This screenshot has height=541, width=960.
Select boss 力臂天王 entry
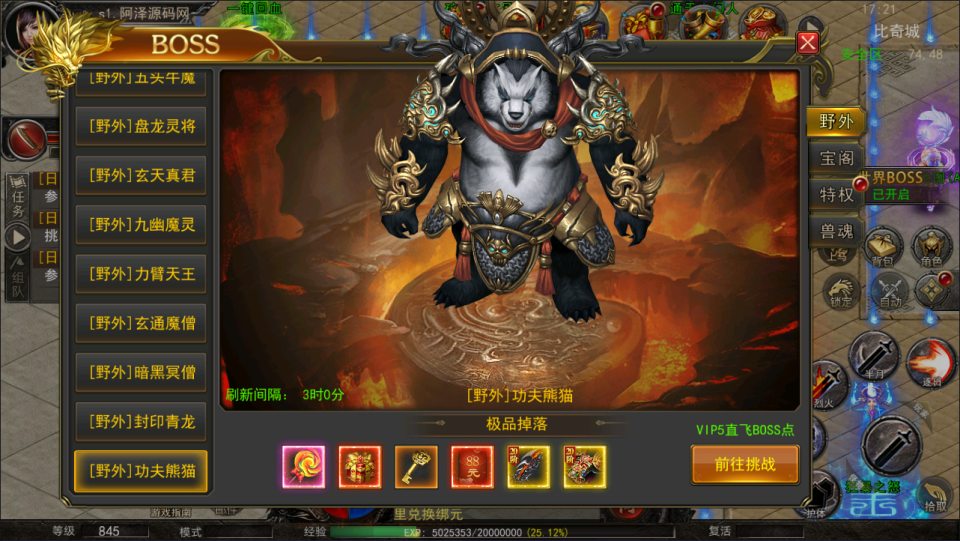141,273
